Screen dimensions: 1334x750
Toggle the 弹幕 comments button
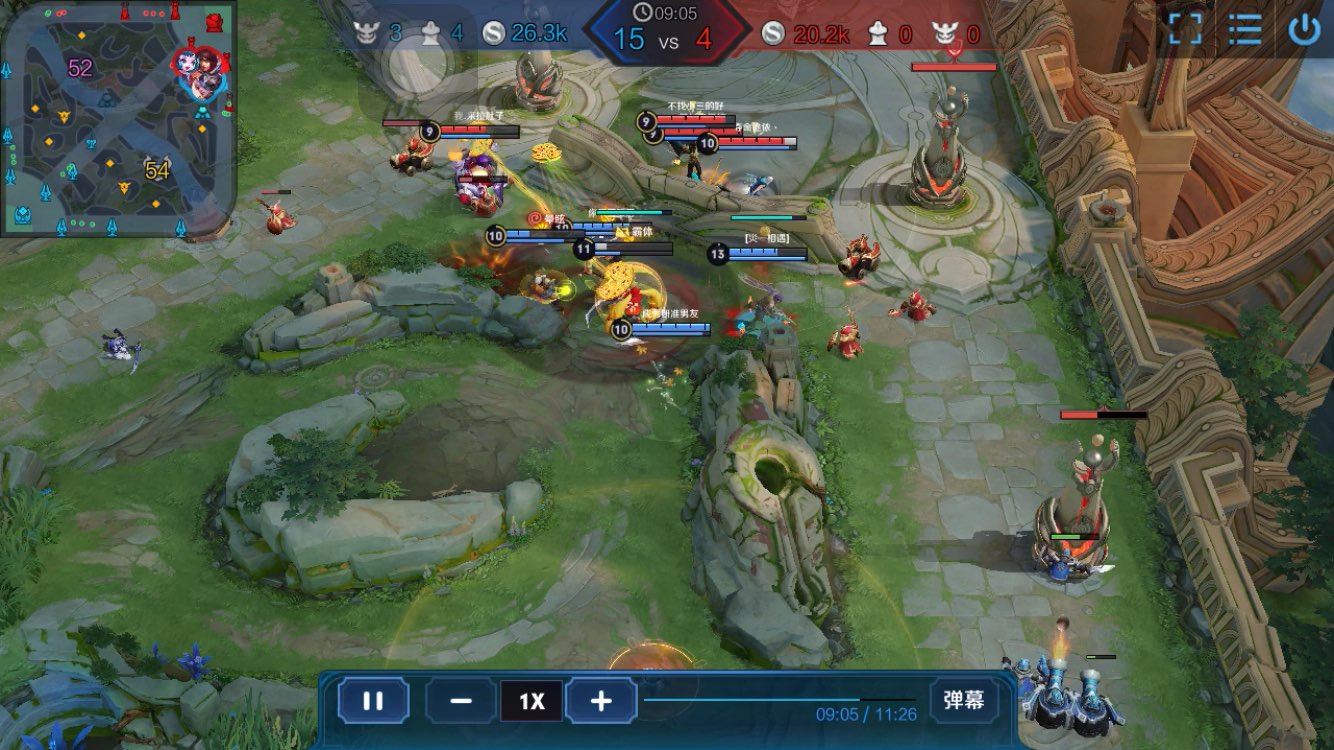[x=963, y=700]
